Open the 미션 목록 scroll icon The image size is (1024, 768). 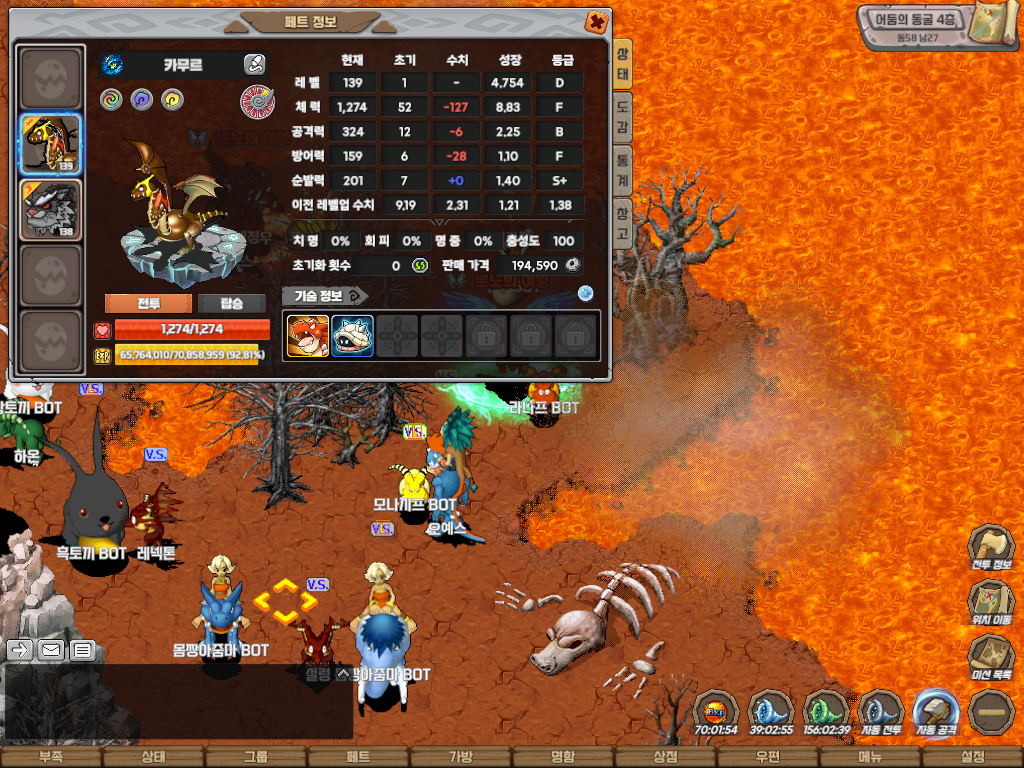(x=989, y=657)
